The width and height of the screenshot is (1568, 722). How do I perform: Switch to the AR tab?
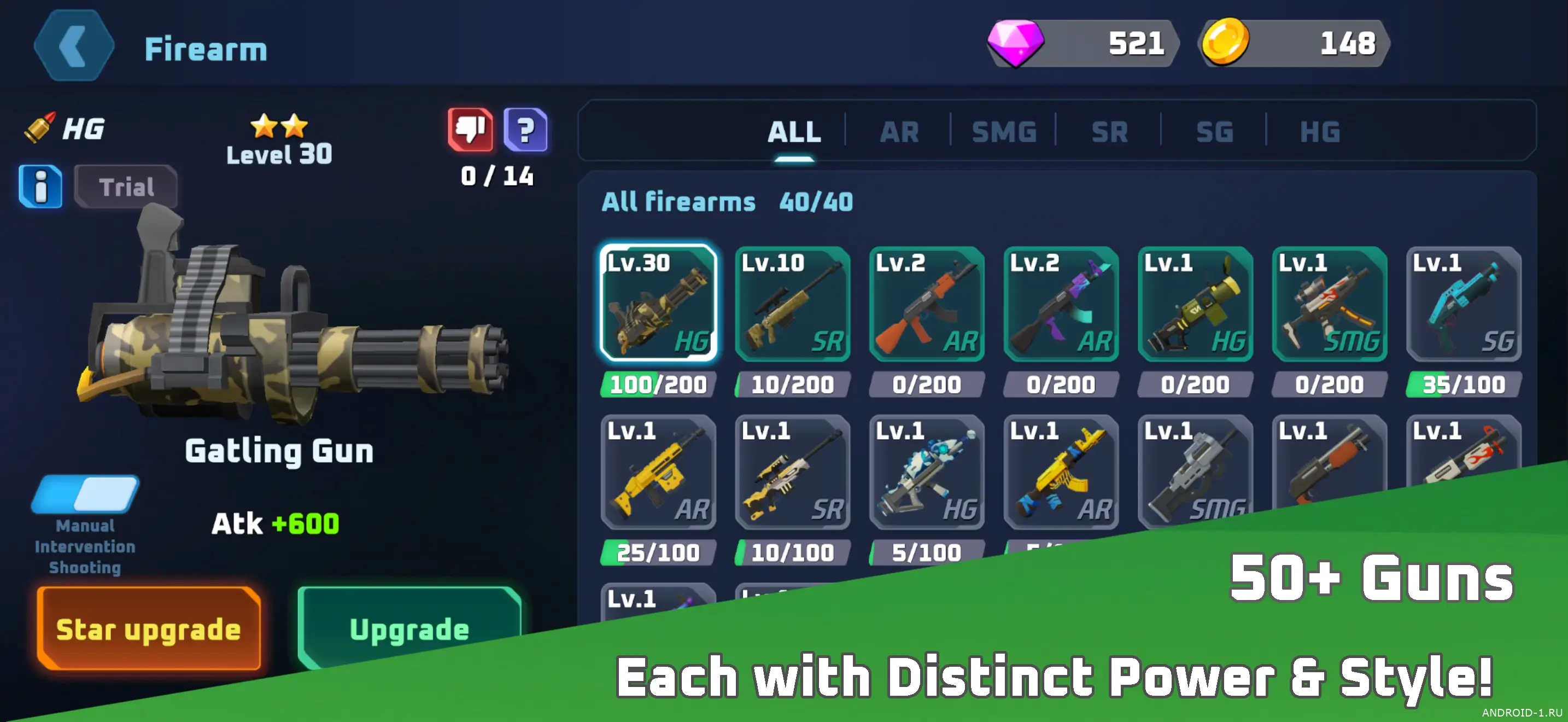[x=899, y=132]
